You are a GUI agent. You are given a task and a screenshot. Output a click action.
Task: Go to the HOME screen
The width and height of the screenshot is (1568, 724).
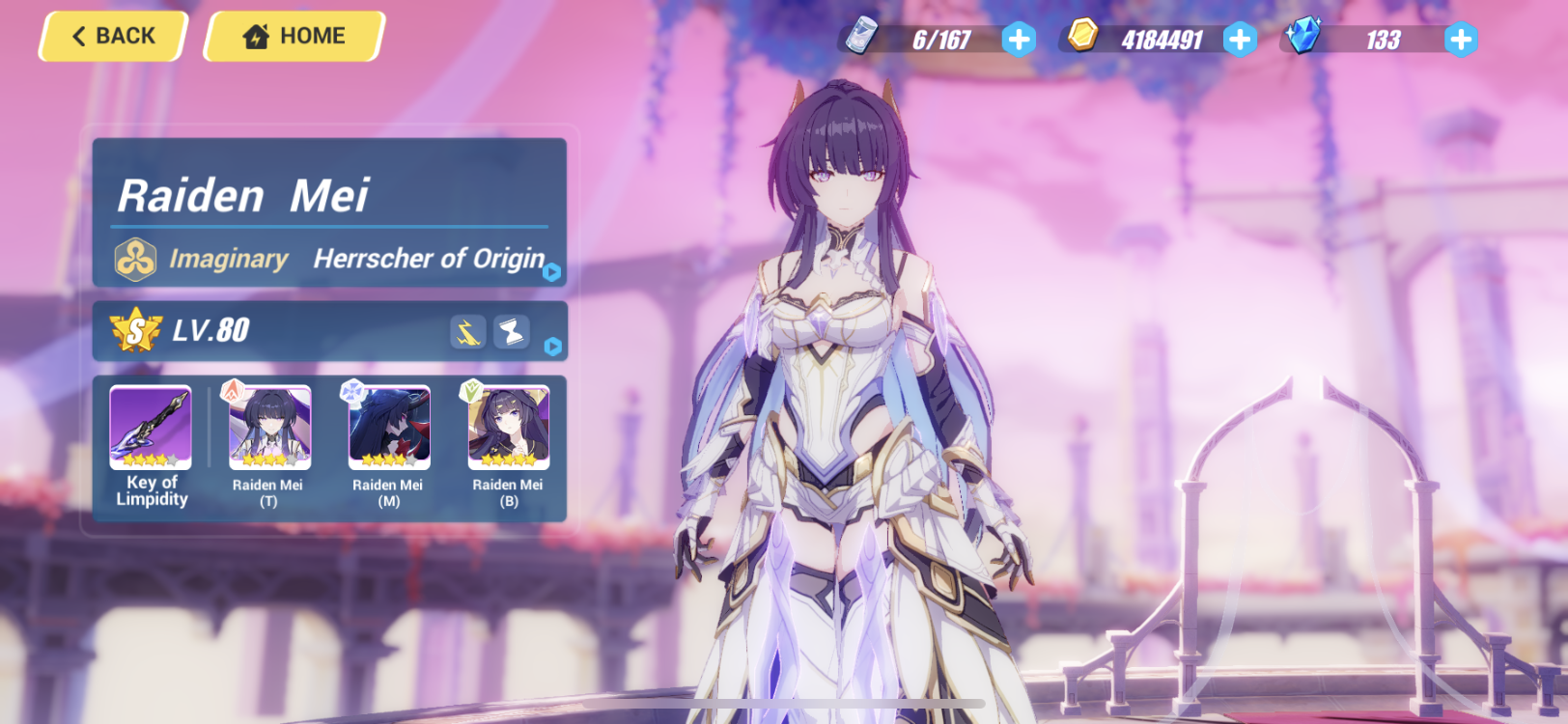pyautogui.click(x=292, y=36)
